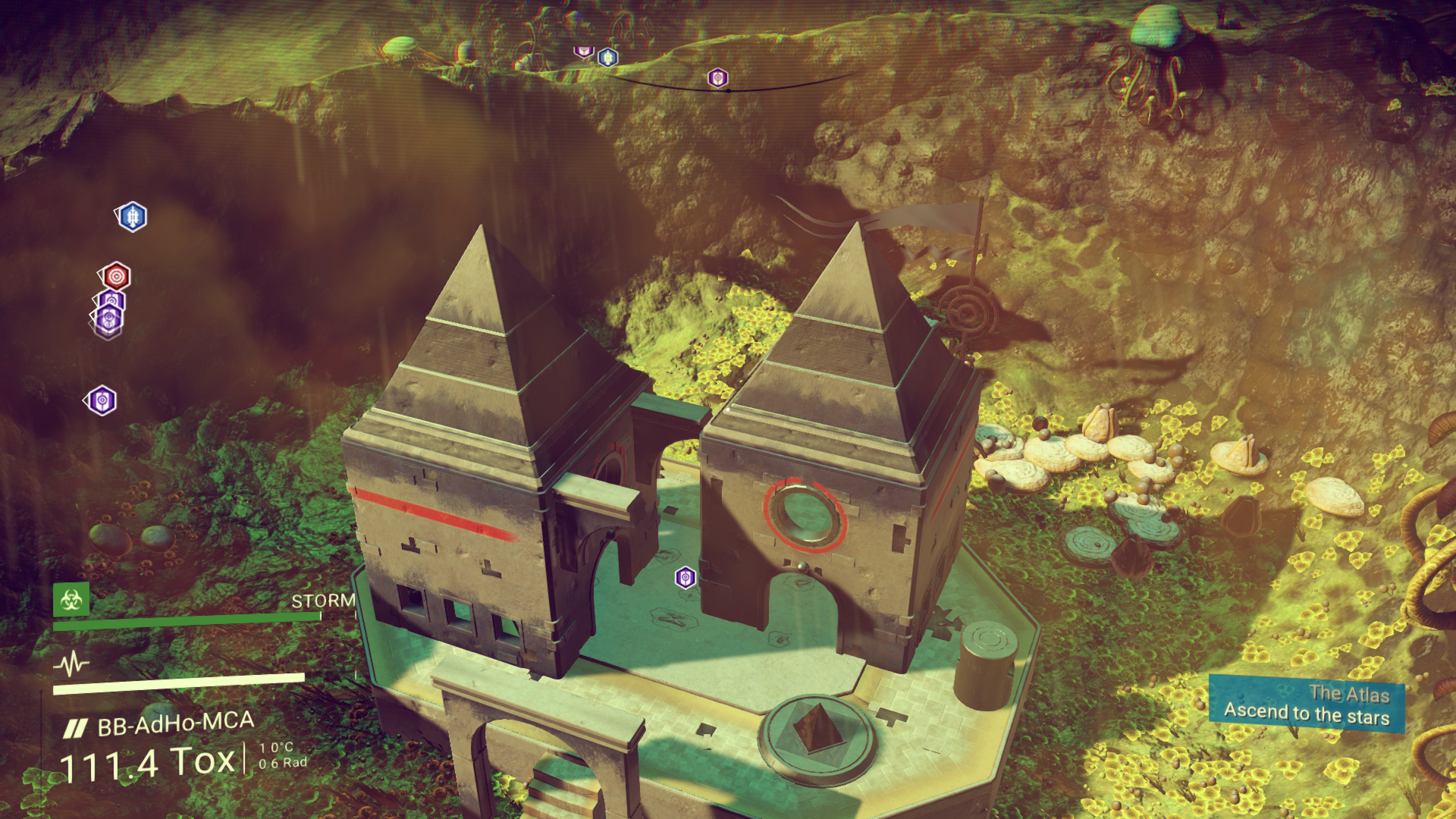
Task: Click the green biohazard toxicity icon
Action: 71,600
